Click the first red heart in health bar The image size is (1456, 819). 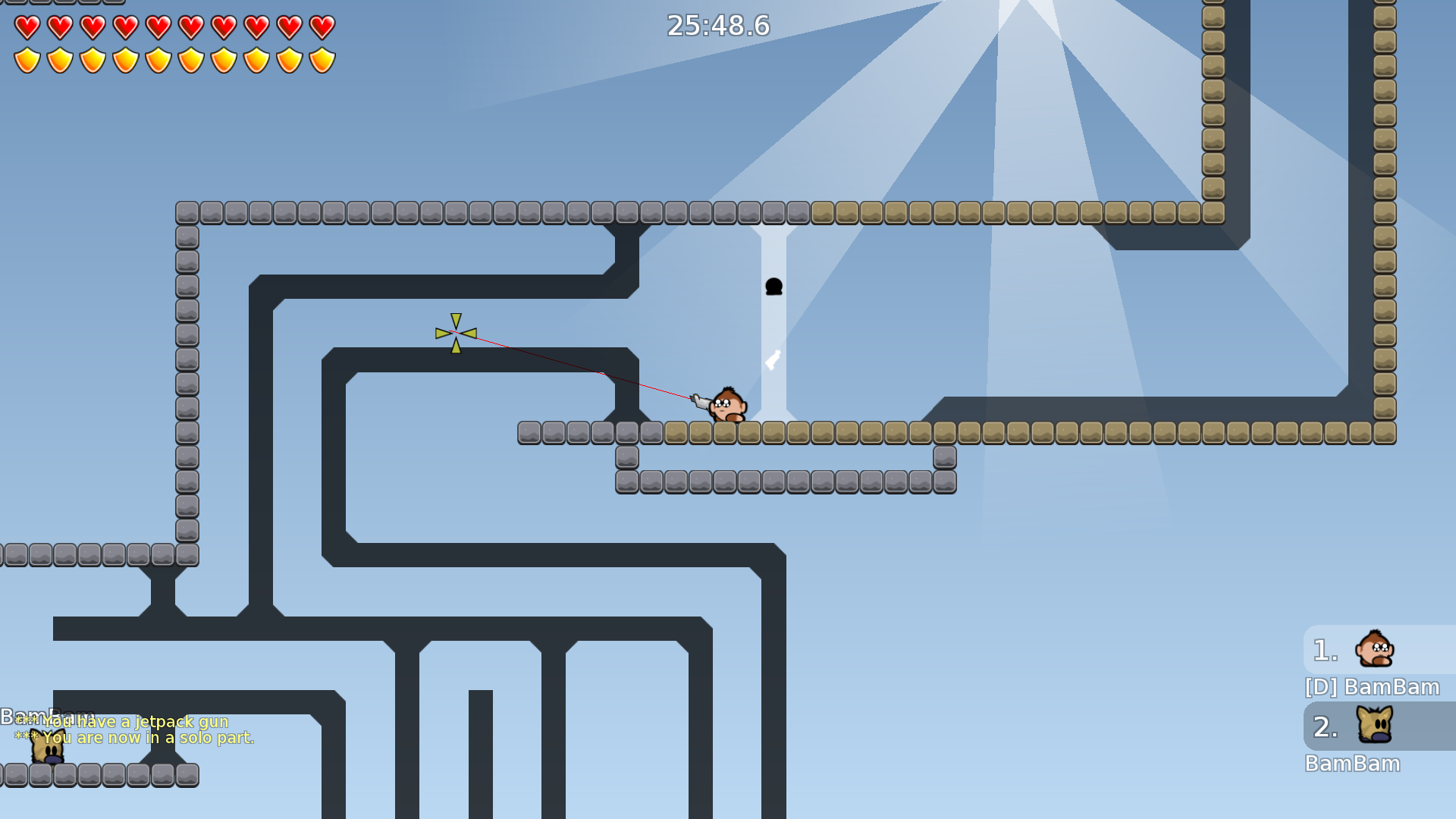pyautogui.click(x=27, y=27)
